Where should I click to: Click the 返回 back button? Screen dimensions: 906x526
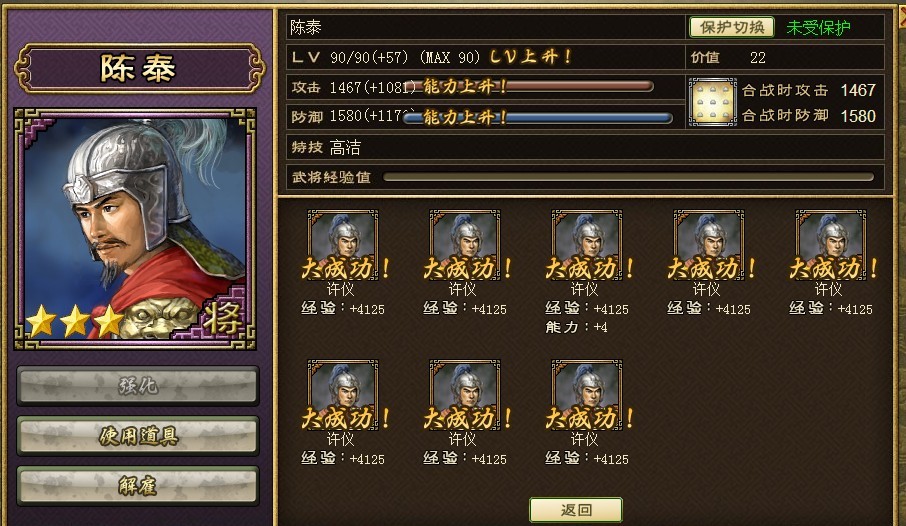pos(575,509)
